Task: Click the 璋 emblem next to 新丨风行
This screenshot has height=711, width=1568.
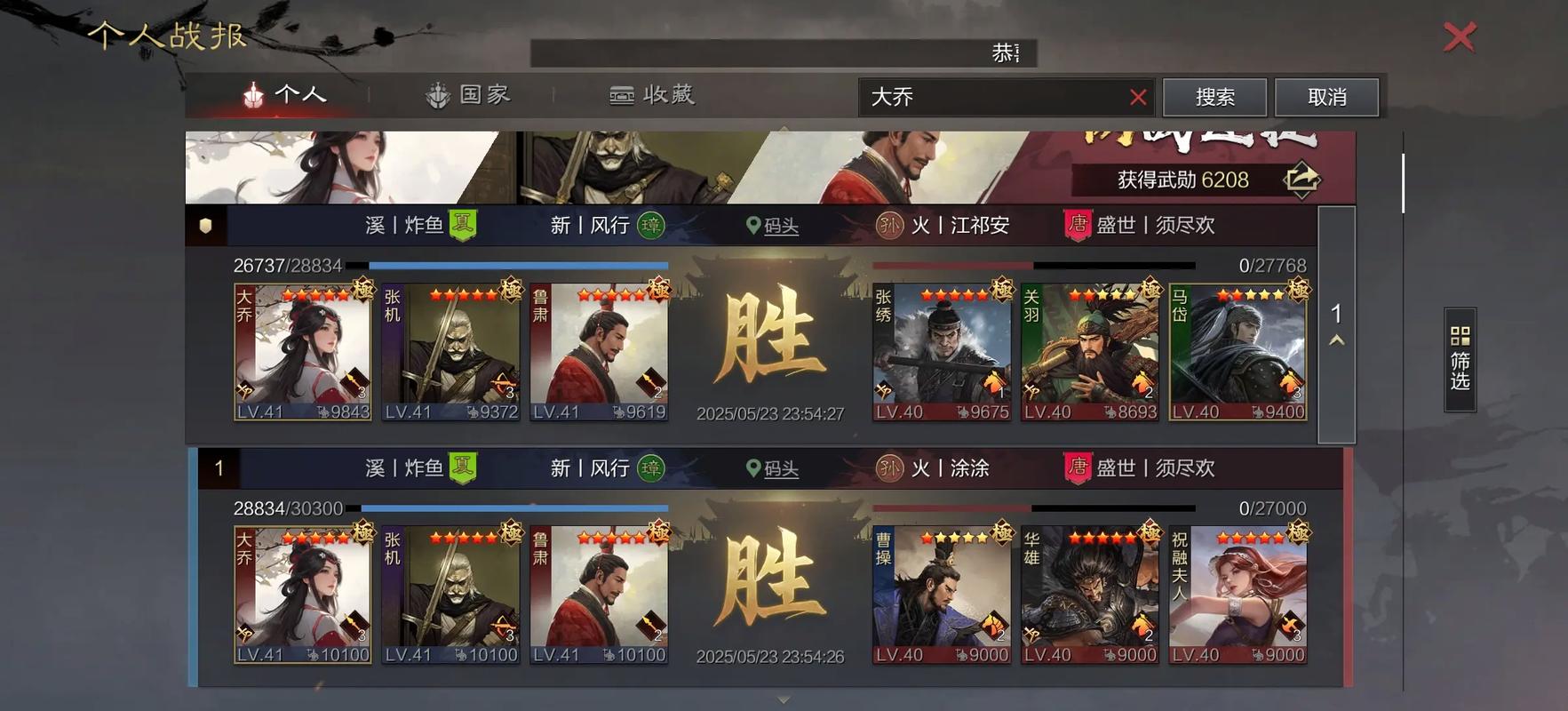Action: pos(650,225)
